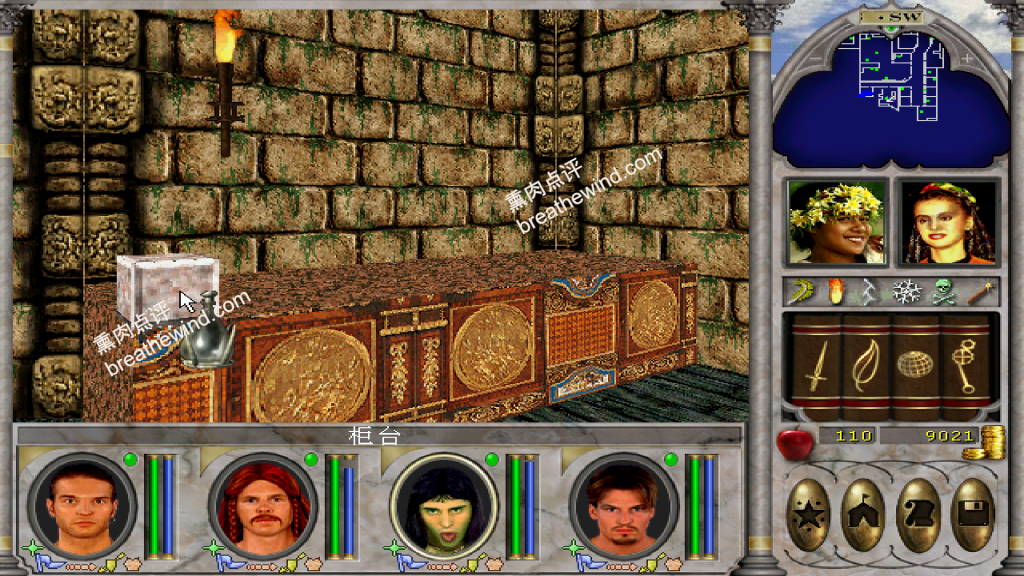The image size is (1024, 576).
Task: Open the sword-emblem quest book
Action: (817, 366)
